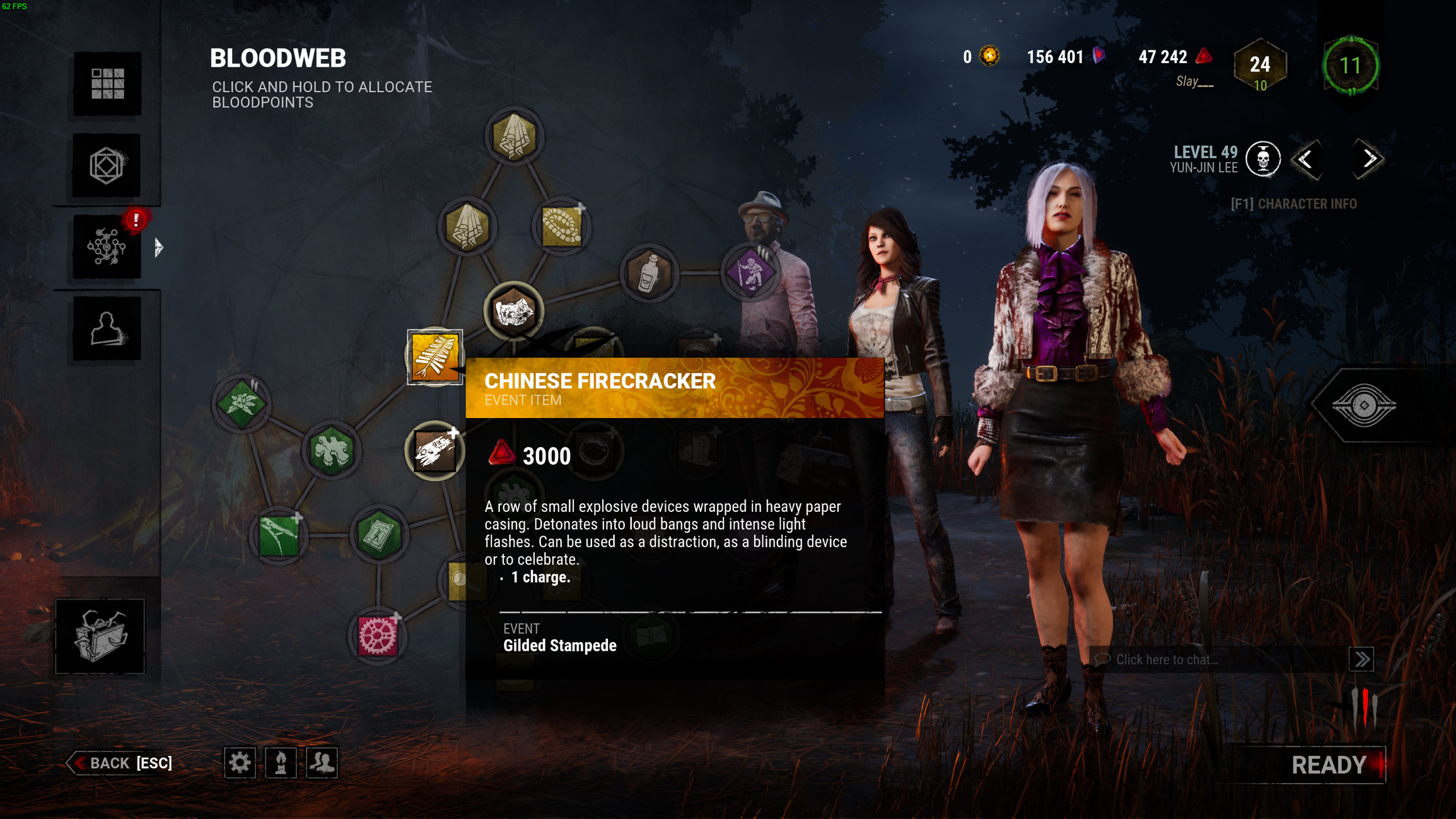Image resolution: width=1456 pixels, height=819 pixels.
Task: Switch to the Bloodweb tab
Action: 107,247
